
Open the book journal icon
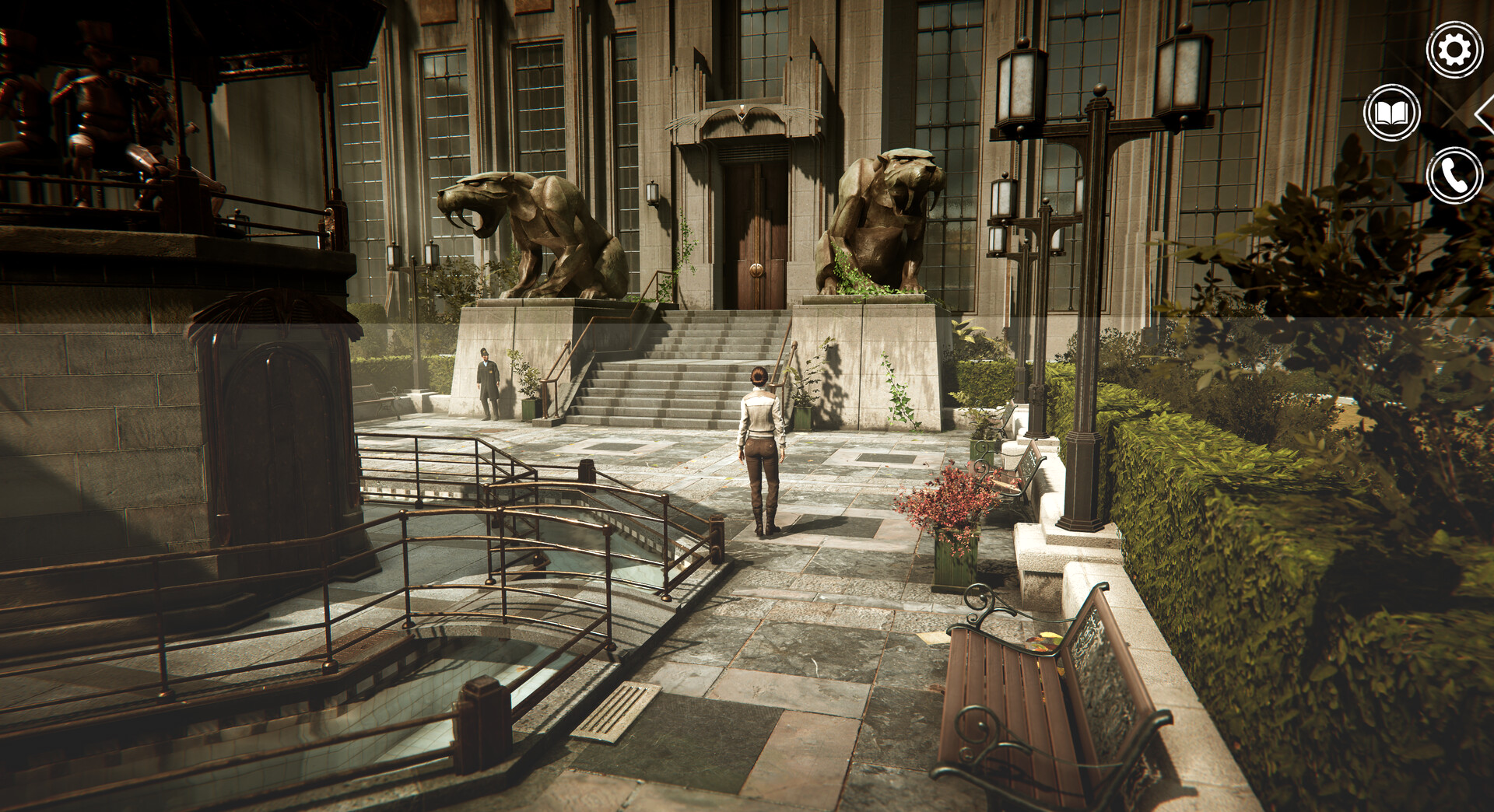(x=1391, y=114)
